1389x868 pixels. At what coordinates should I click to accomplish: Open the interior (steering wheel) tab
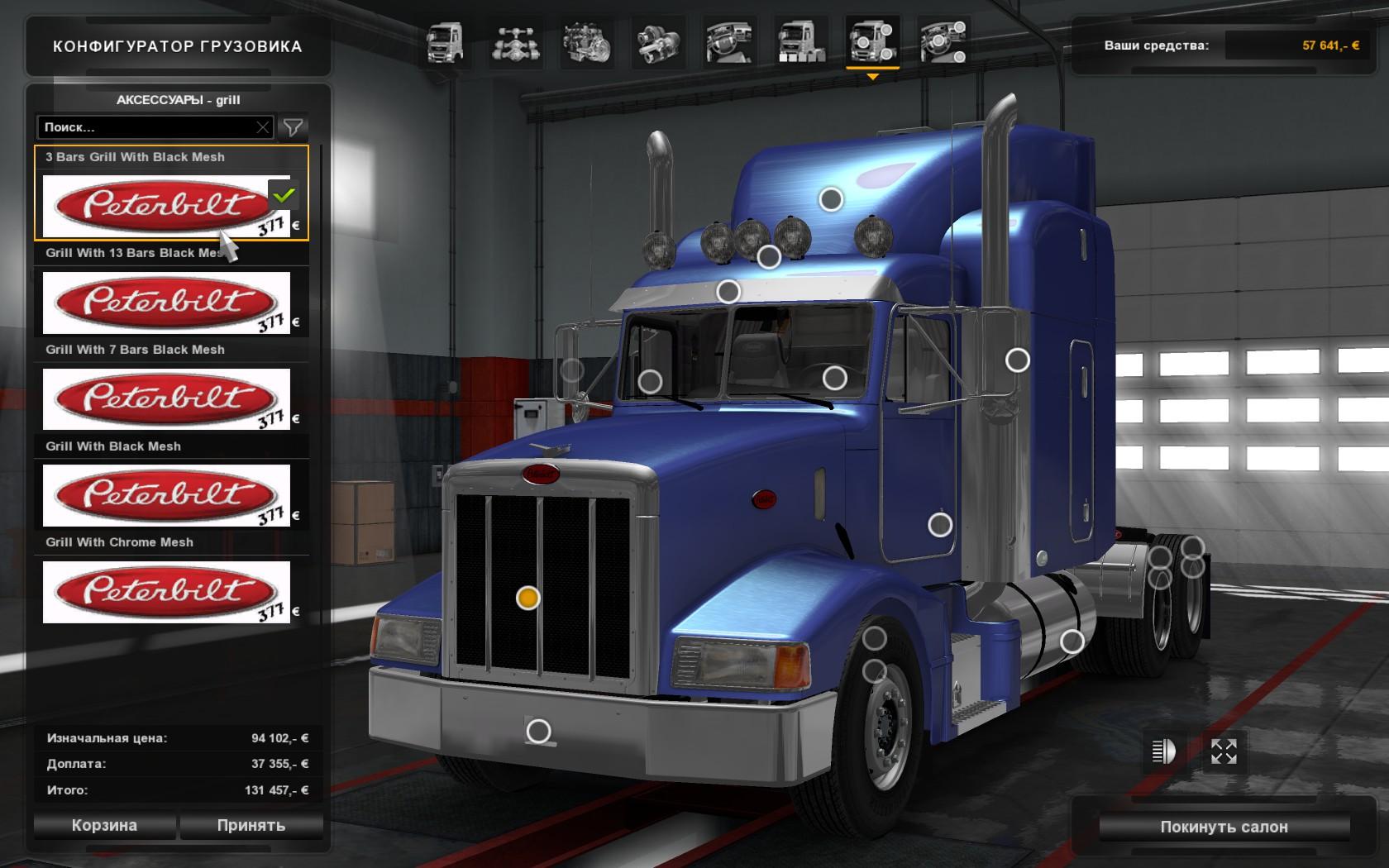pyautogui.click(x=729, y=43)
